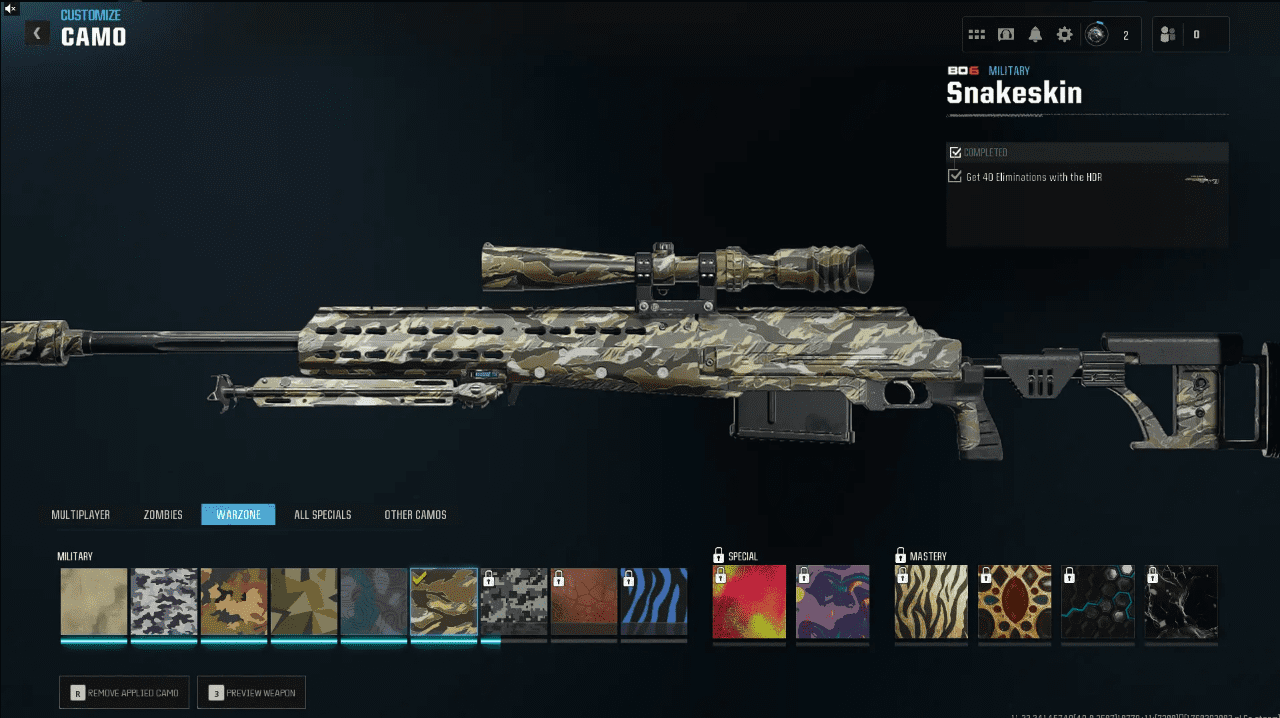Select the plain tan military camo

pos(94,602)
